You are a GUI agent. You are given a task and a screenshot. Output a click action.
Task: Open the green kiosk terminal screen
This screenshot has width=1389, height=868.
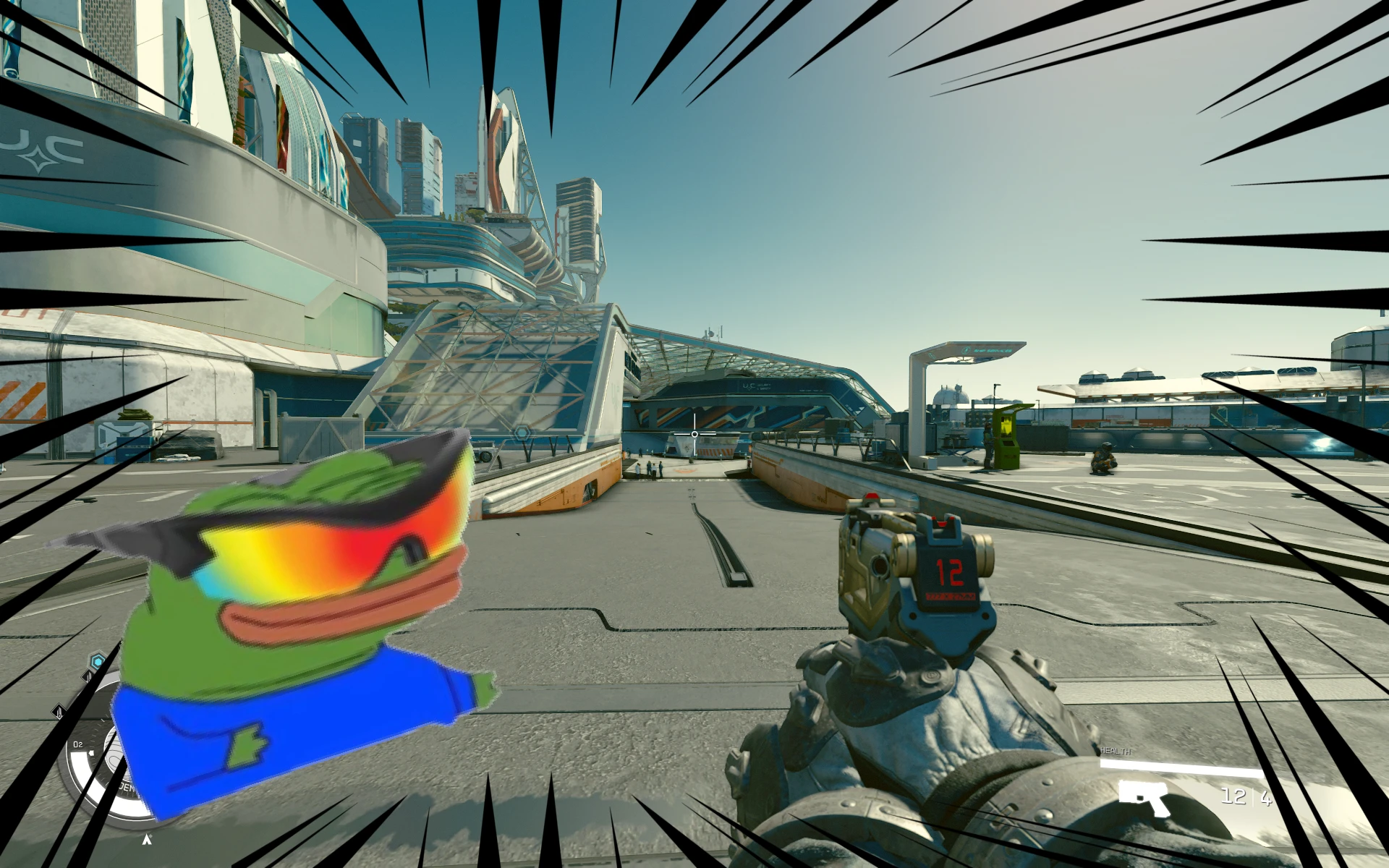[1006, 427]
